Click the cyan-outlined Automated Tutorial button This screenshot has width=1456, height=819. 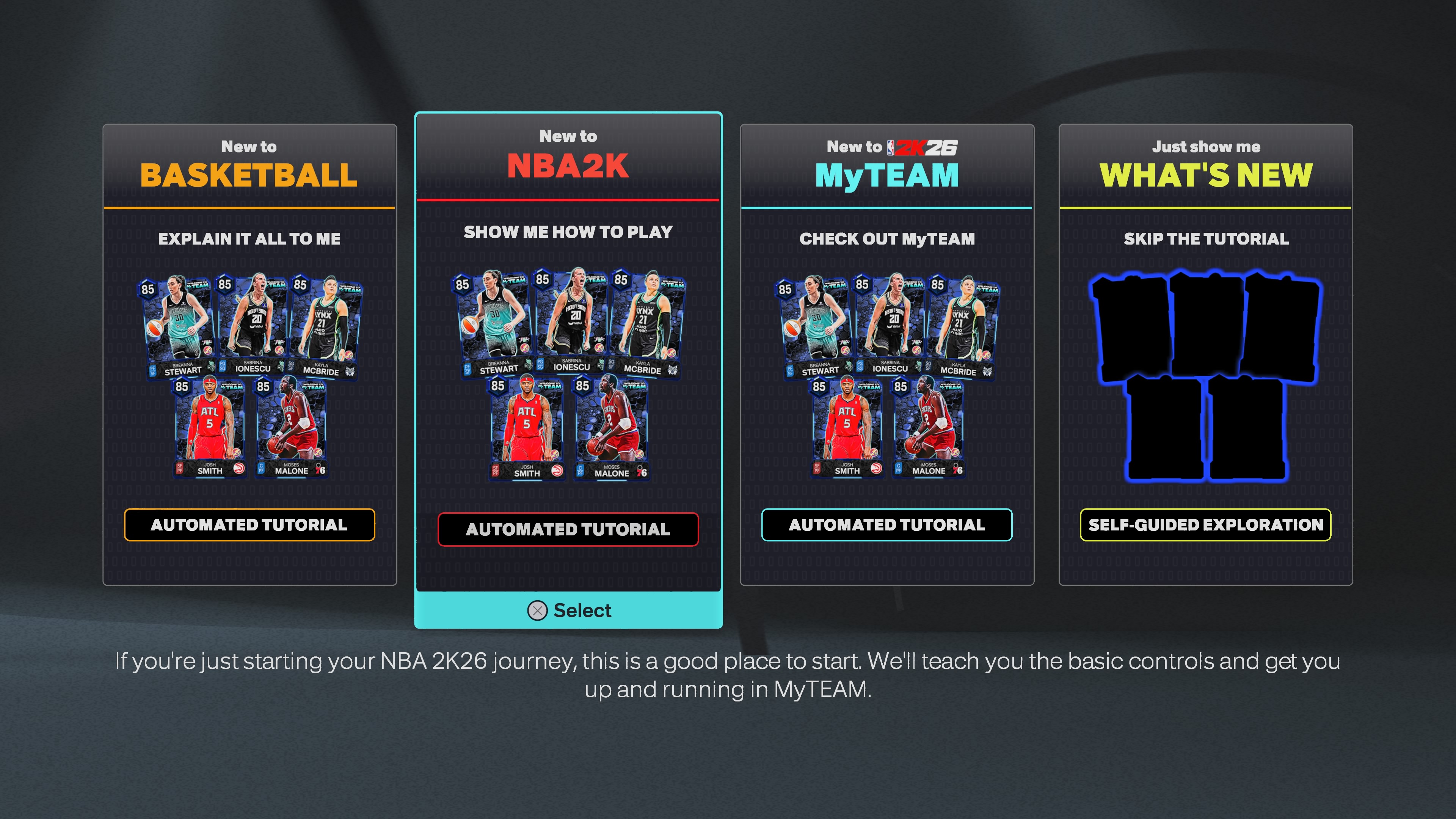[x=887, y=525]
